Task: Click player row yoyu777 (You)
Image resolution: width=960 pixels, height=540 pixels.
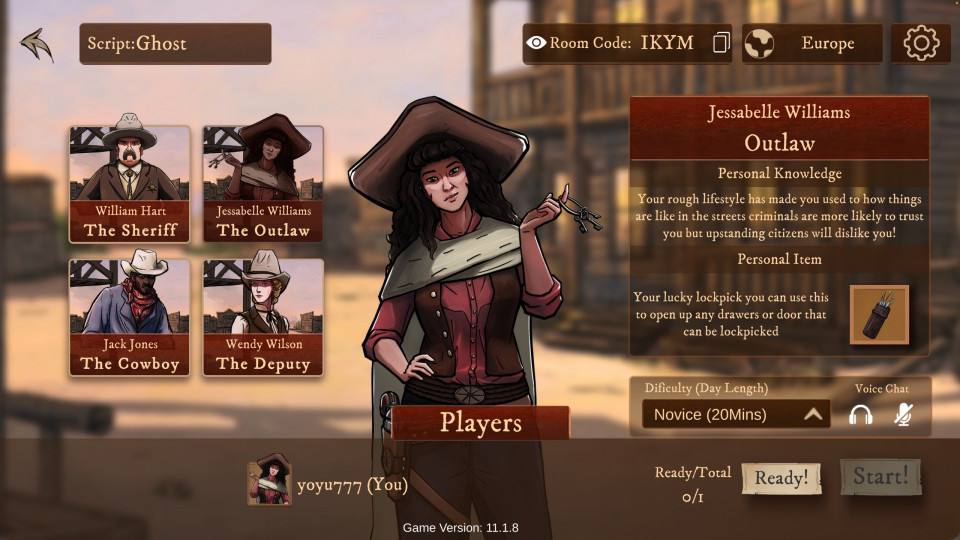Action: [x=330, y=485]
